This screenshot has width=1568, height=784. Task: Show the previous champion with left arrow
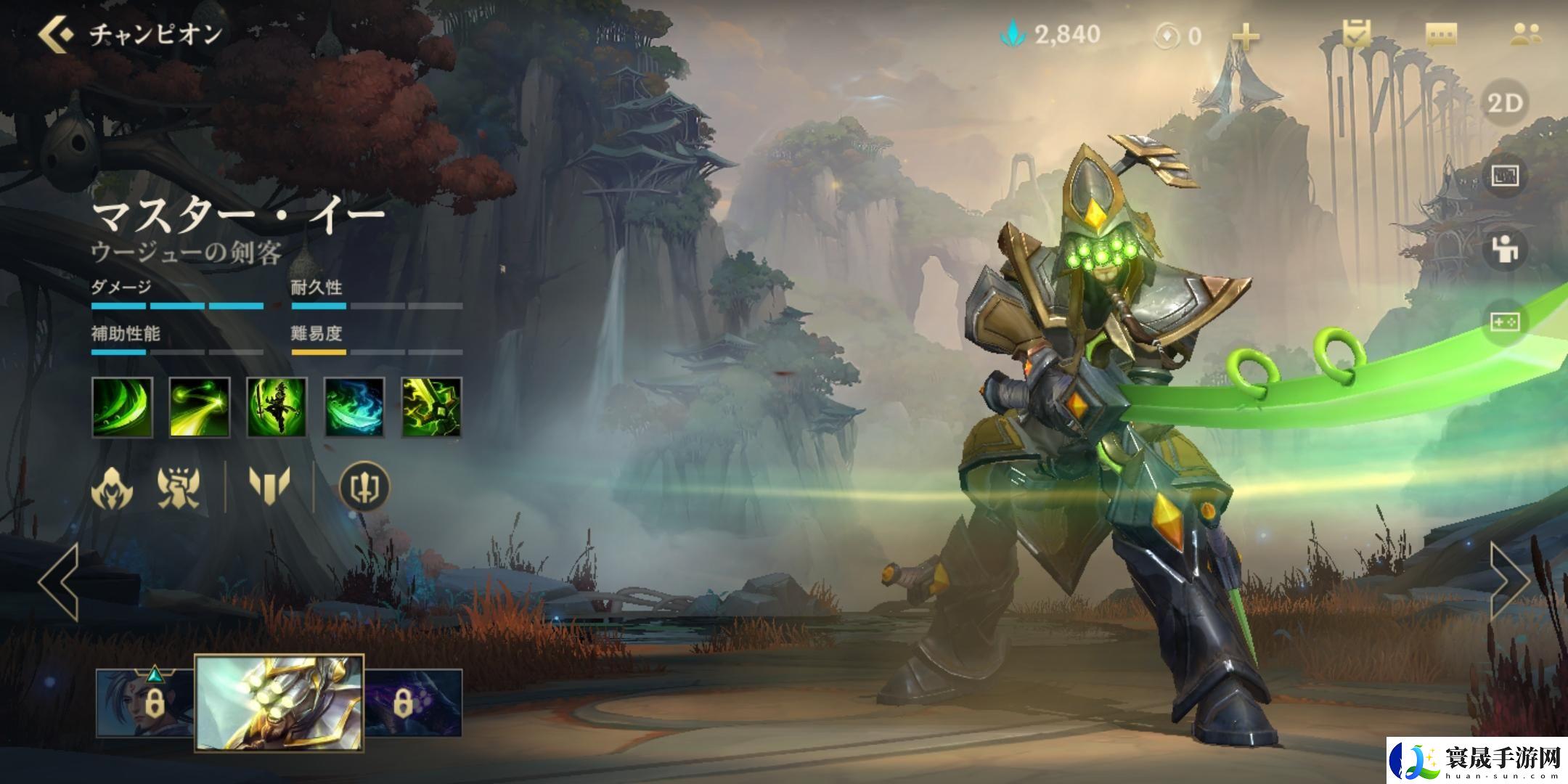pos(58,581)
